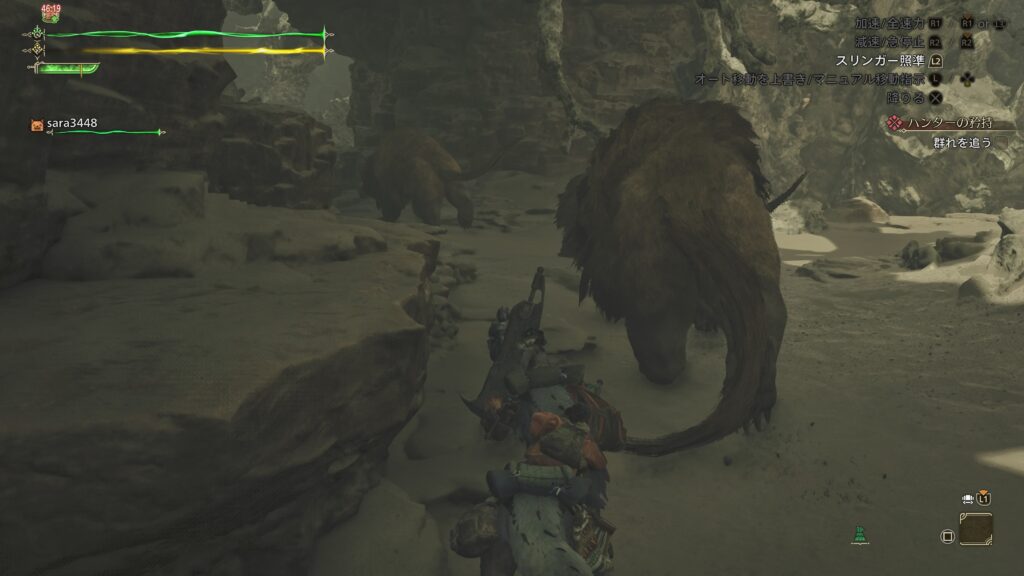The image size is (1024, 576).
Task: Select party member sara3448
Action: coord(70,124)
